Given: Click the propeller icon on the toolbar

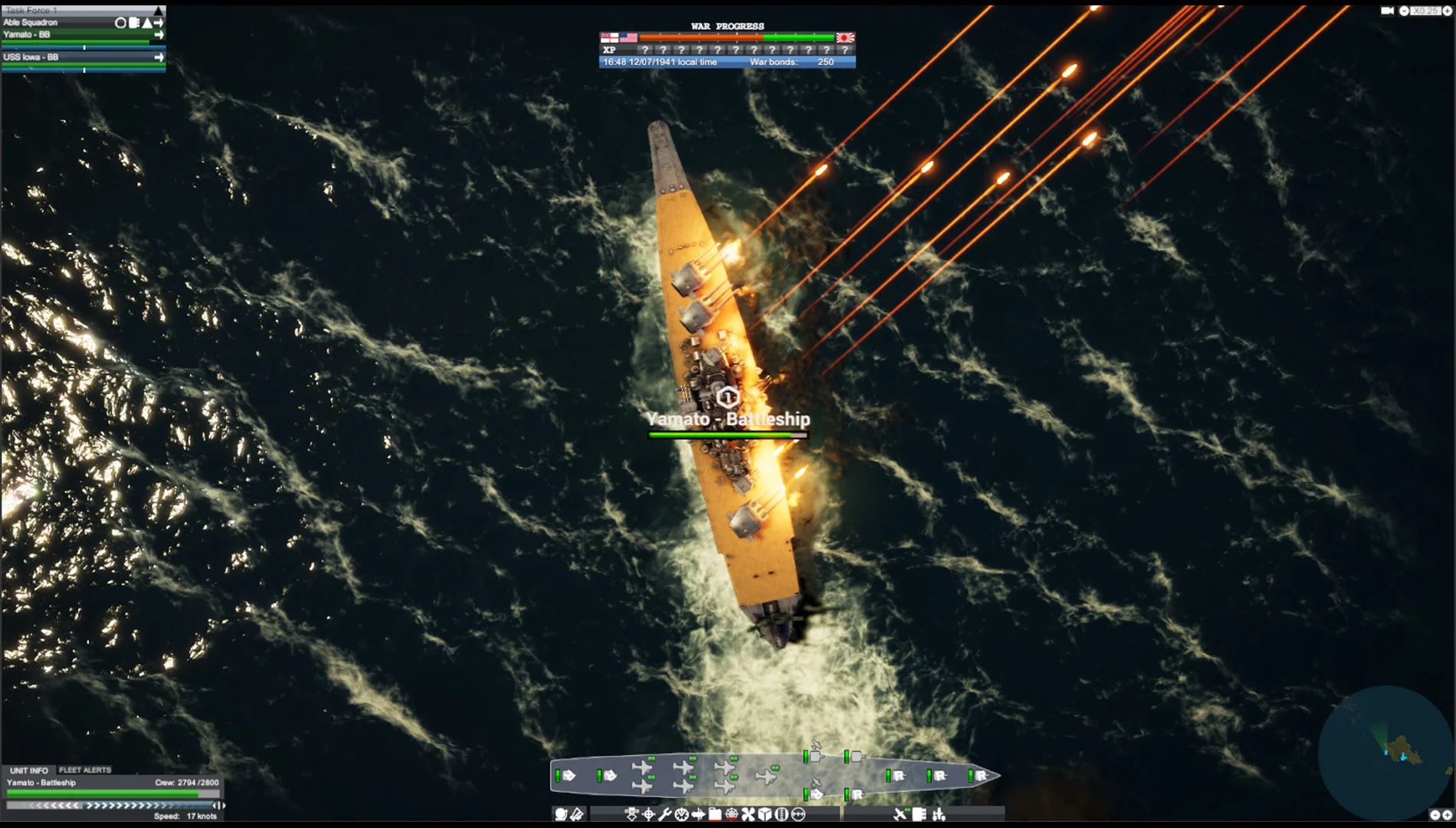Looking at the screenshot, I should coord(747,815).
